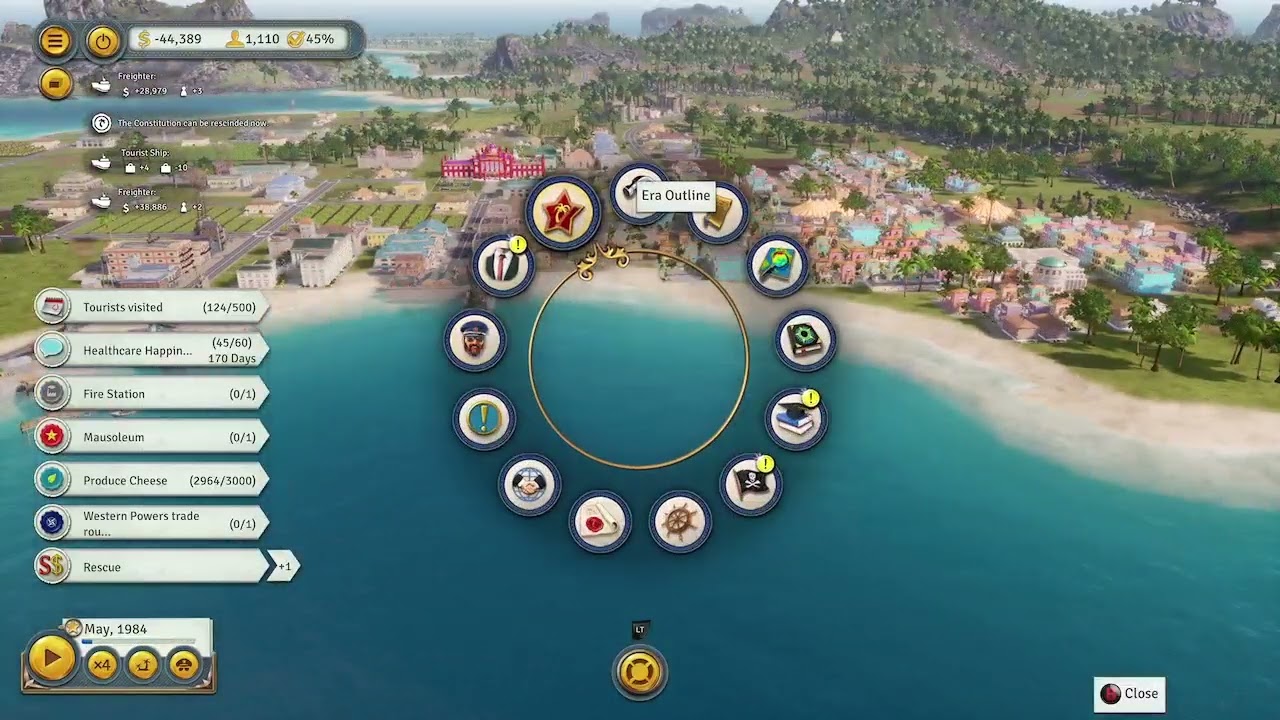
Task: Choose the graduation cap and books icon
Action: click(x=796, y=418)
